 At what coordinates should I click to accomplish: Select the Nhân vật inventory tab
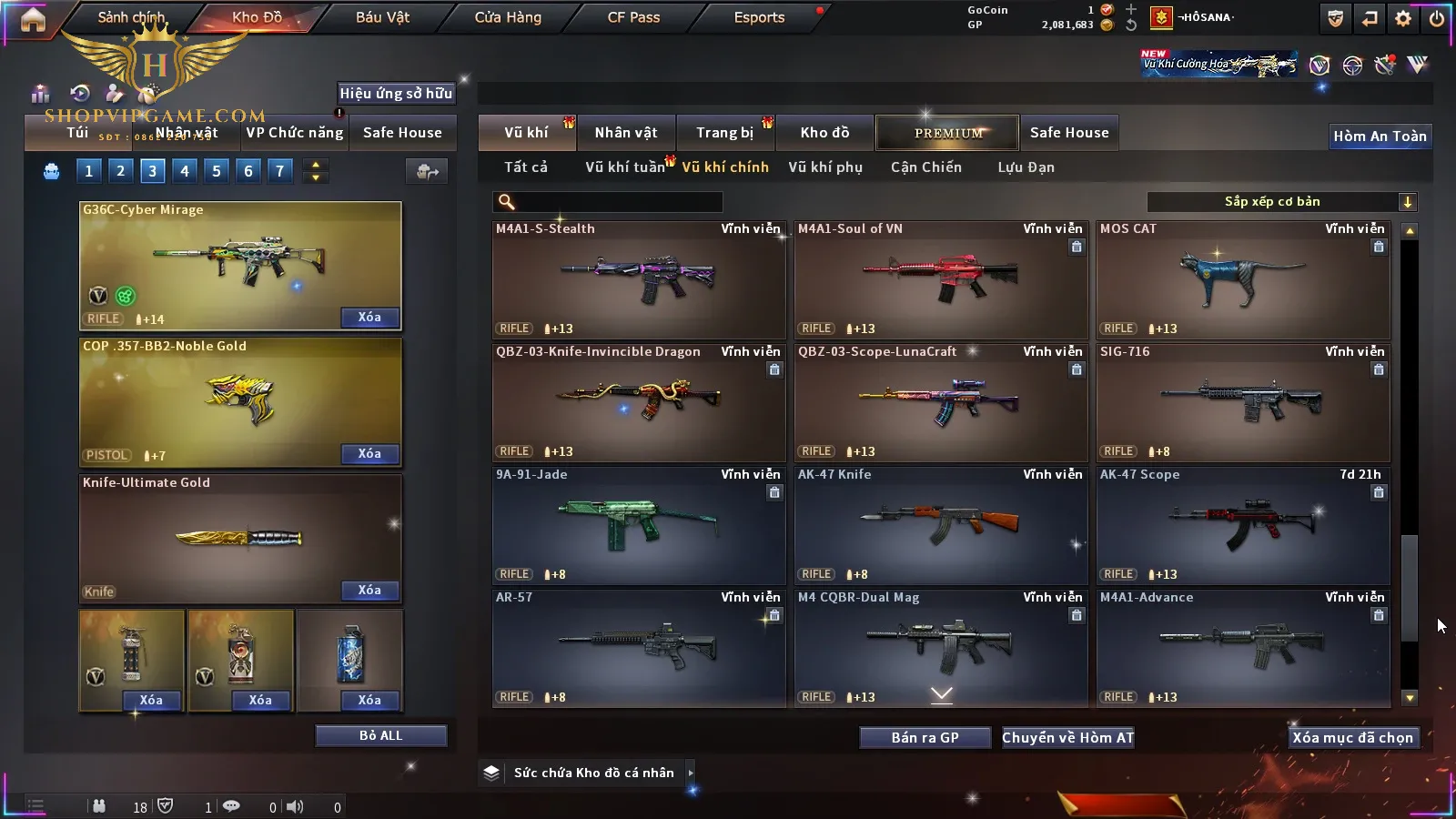click(626, 133)
